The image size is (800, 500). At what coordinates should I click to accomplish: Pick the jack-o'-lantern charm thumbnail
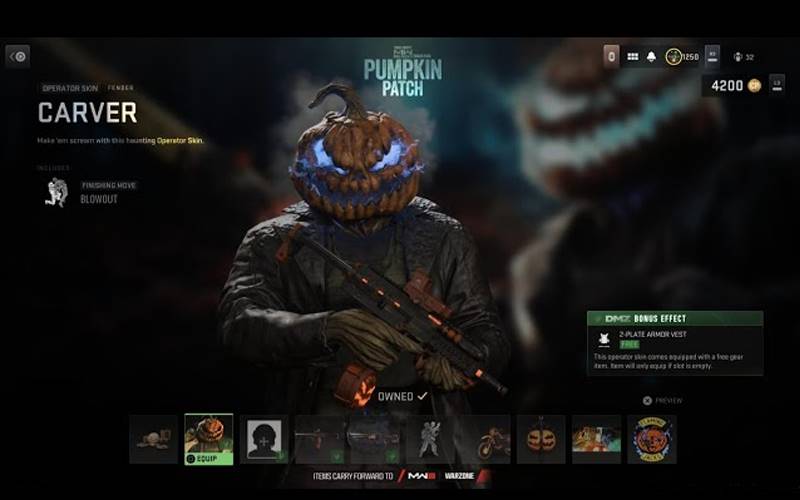coord(541,439)
